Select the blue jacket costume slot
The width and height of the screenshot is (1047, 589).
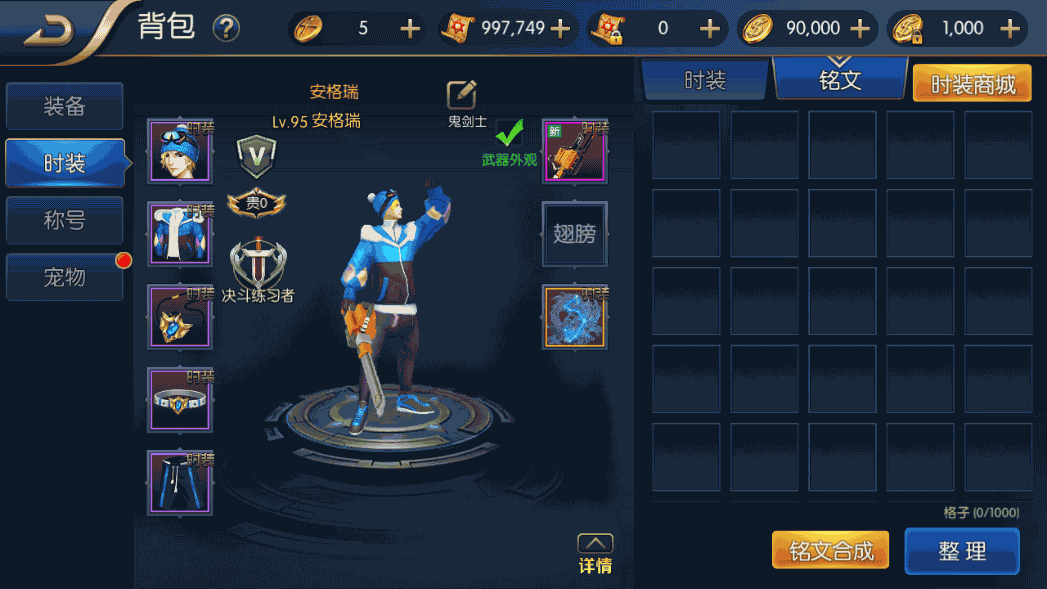pos(180,234)
